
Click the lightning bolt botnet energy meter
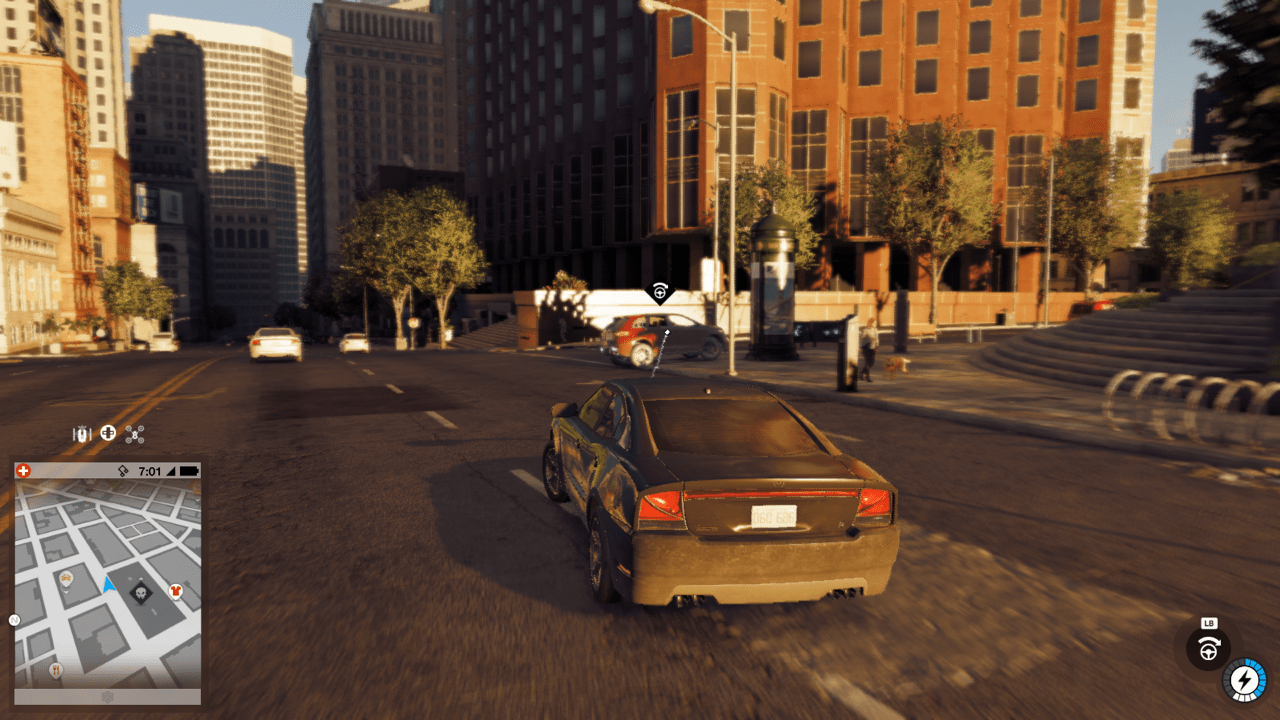1243,680
